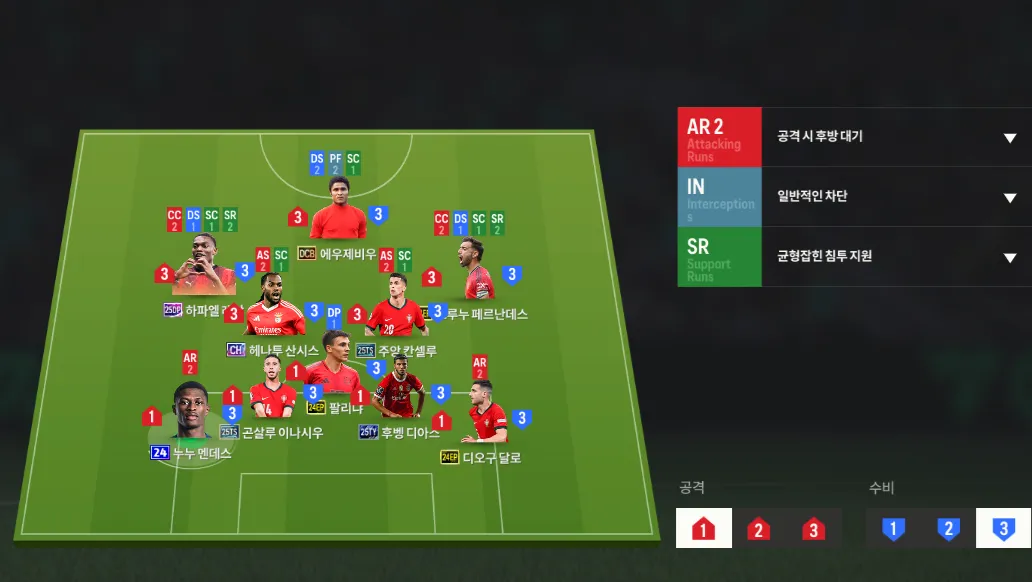Open the IN Interceptions dropdown
Viewport: 1032px width, 582px height.
1009,197
